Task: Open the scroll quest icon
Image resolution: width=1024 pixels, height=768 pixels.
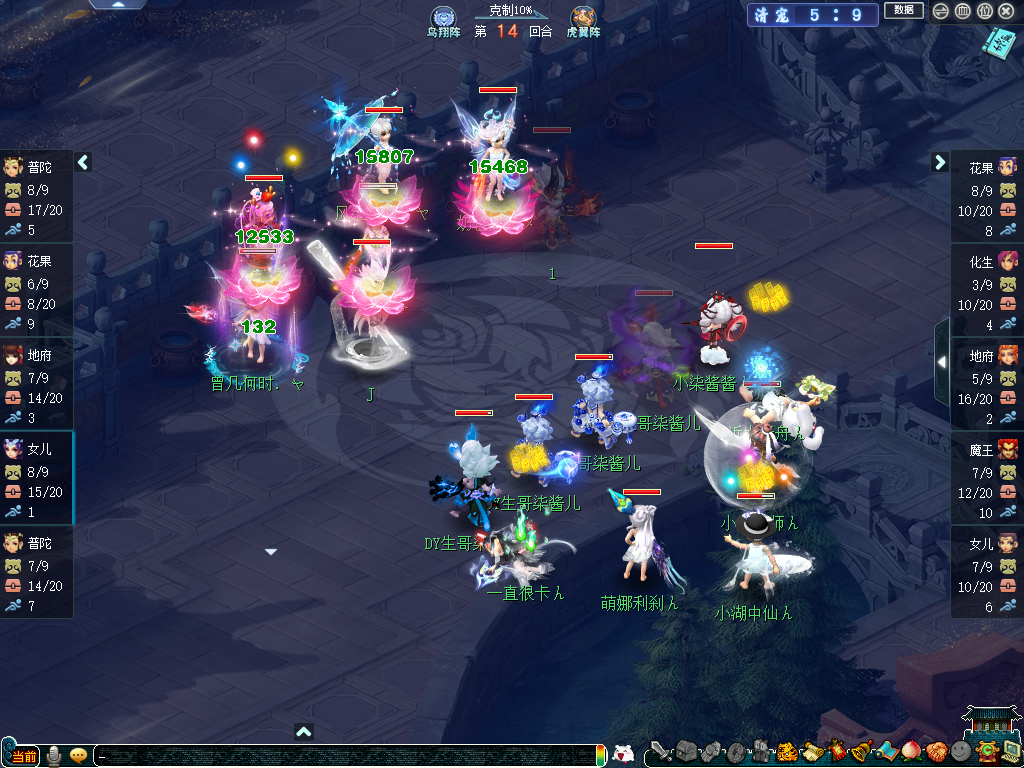Action: (x=810, y=751)
